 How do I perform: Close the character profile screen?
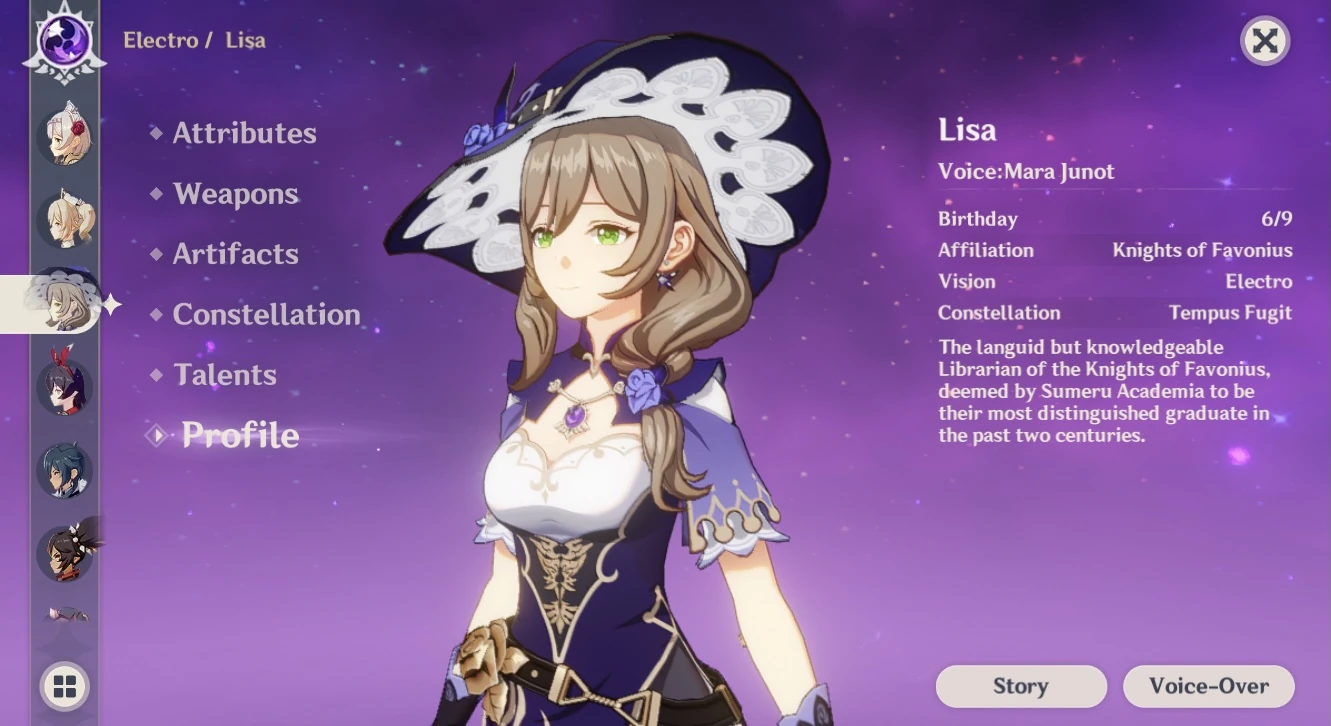pyautogui.click(x=1265, y=41)
